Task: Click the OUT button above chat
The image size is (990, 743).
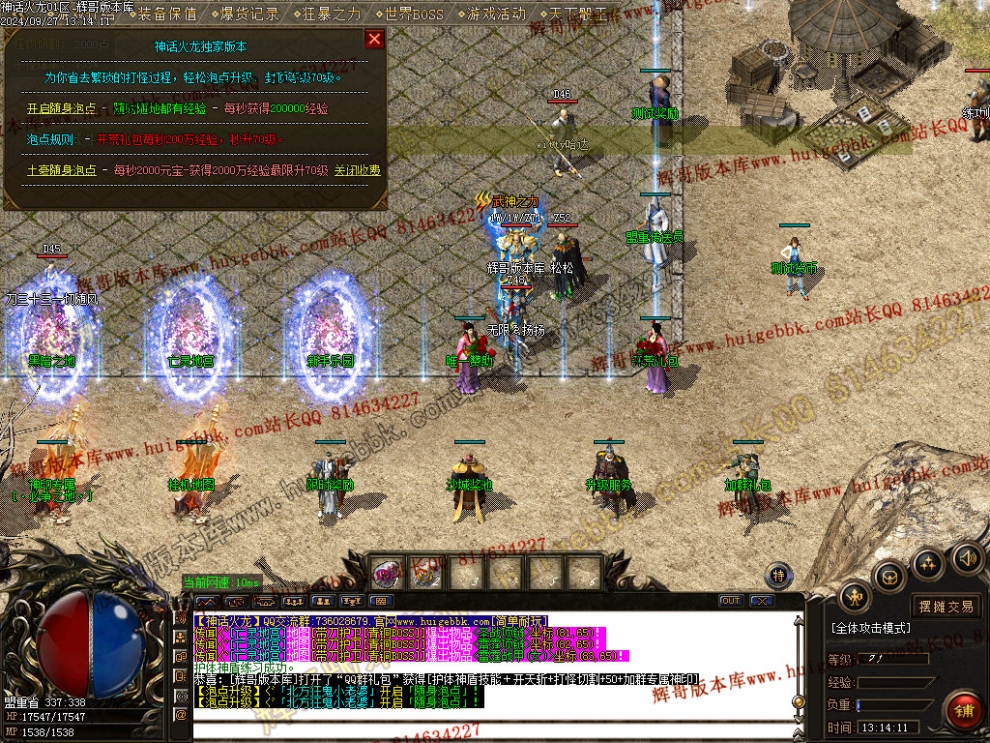Action: [x=730, y=601]
